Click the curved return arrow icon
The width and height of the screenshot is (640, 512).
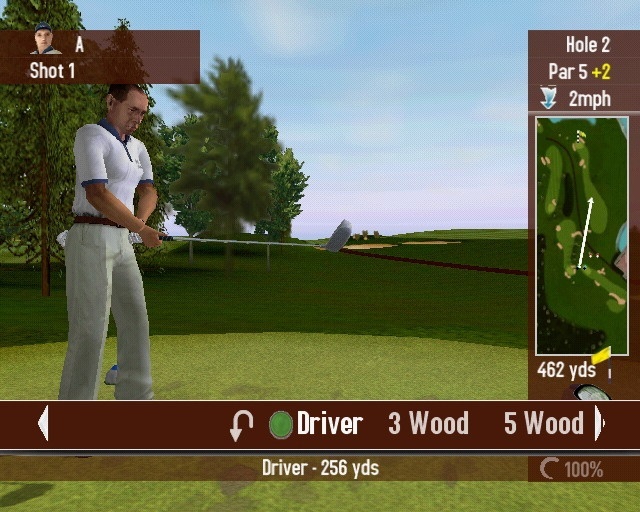pyautogui.click(x=241, y=425)
